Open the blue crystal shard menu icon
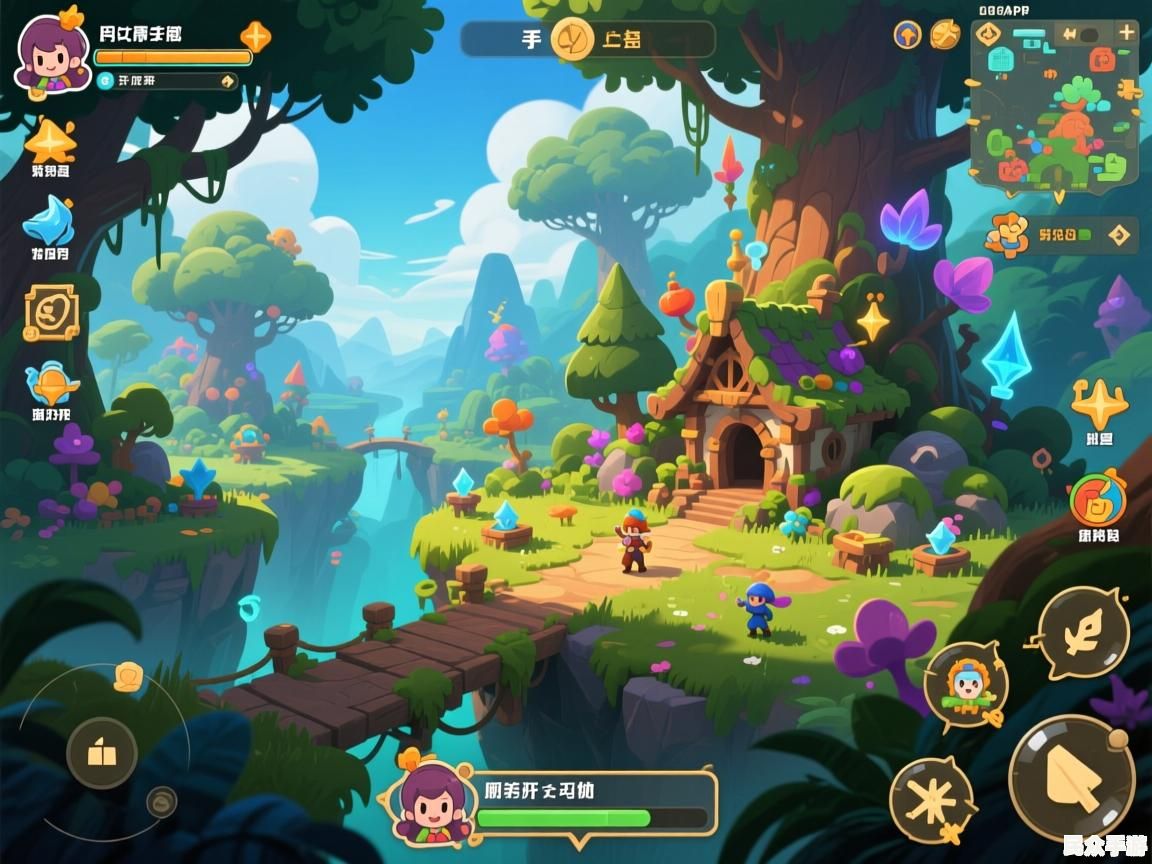This screenshot has height=864, width=1152. pos(48,222)
